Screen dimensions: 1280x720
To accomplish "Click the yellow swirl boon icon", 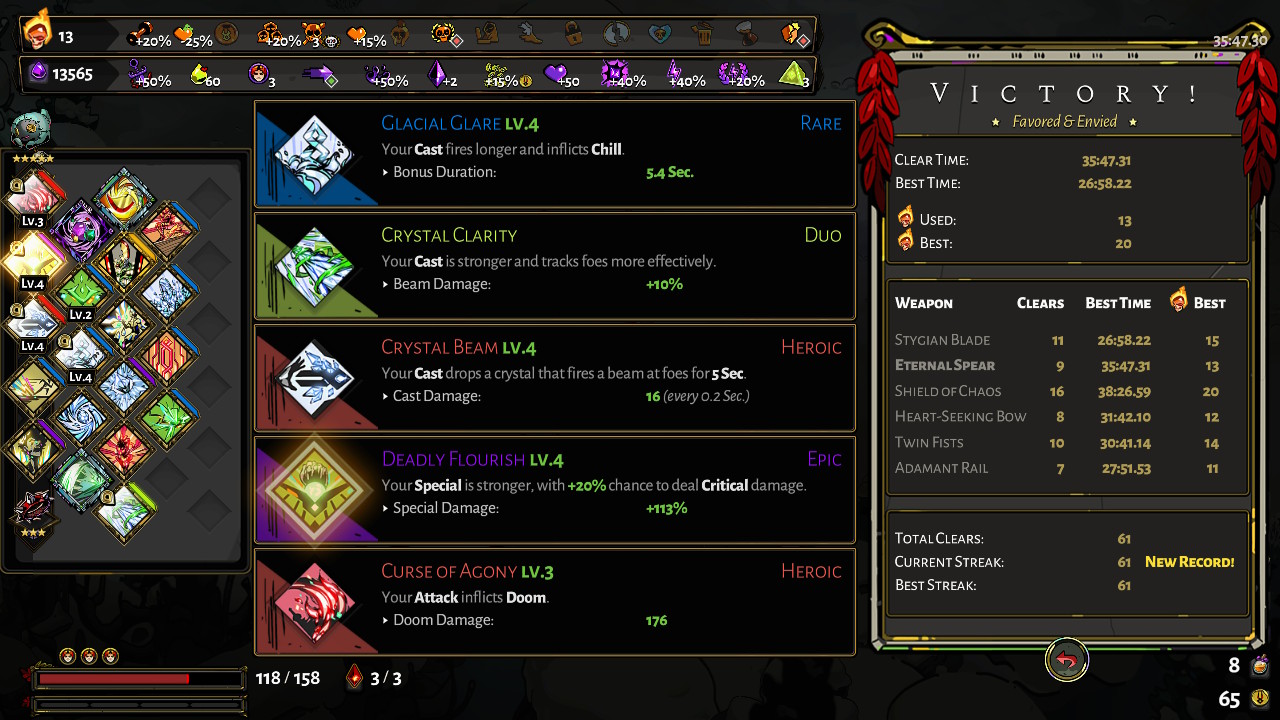I will [x=124, y=199].
